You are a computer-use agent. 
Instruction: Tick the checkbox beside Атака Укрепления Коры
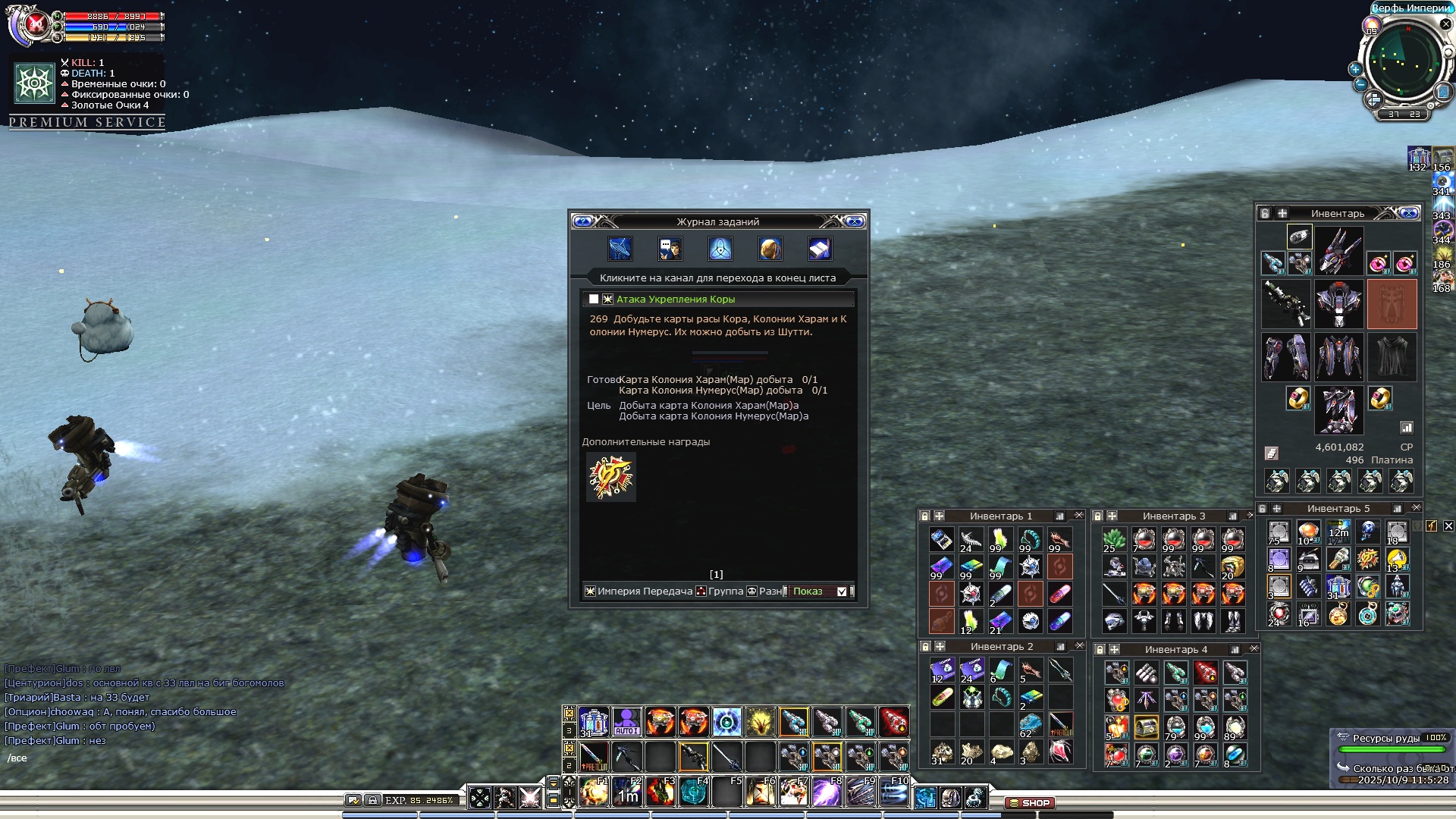pos(594,300)
